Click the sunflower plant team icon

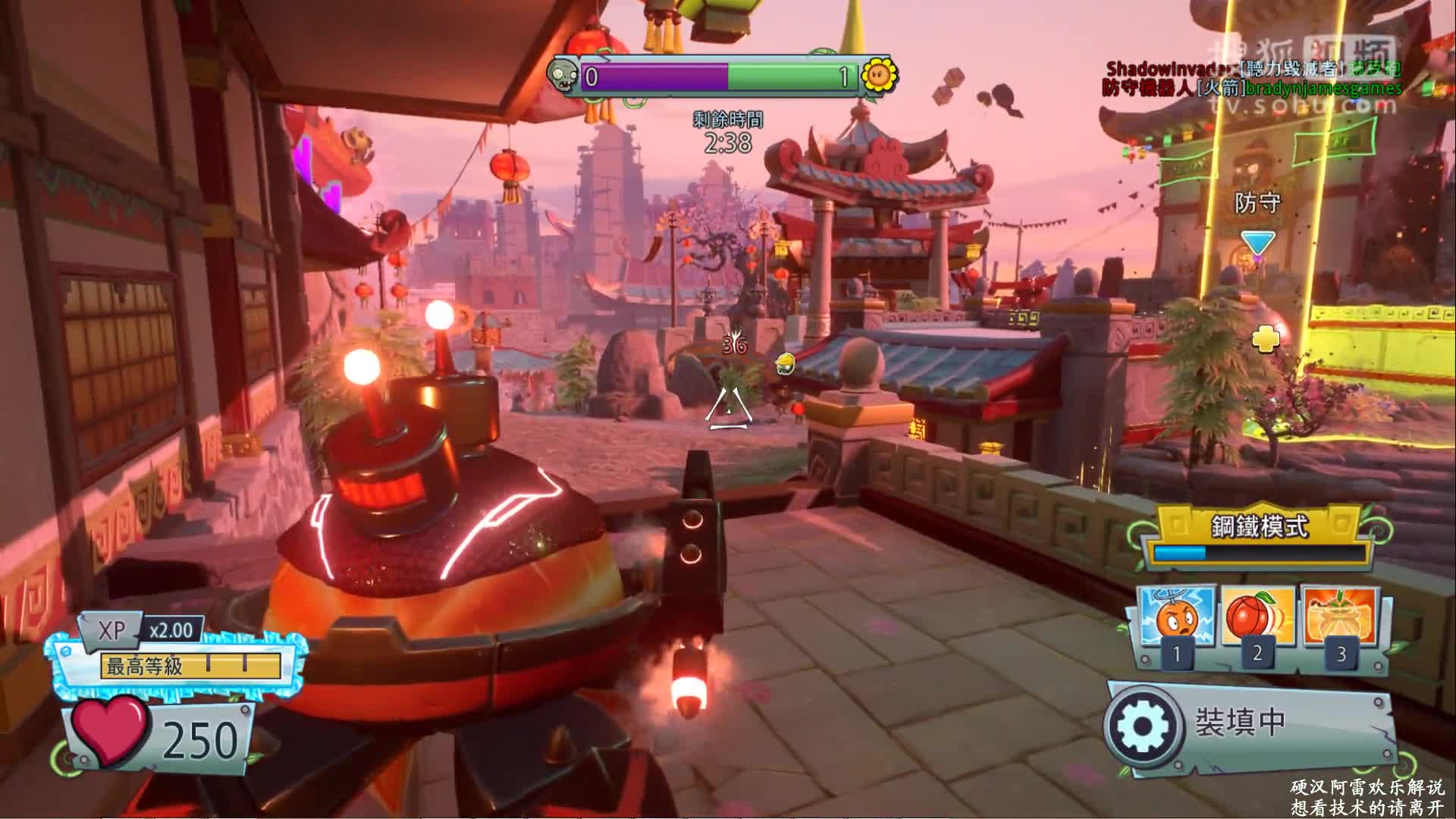click(x=878, y=74)
